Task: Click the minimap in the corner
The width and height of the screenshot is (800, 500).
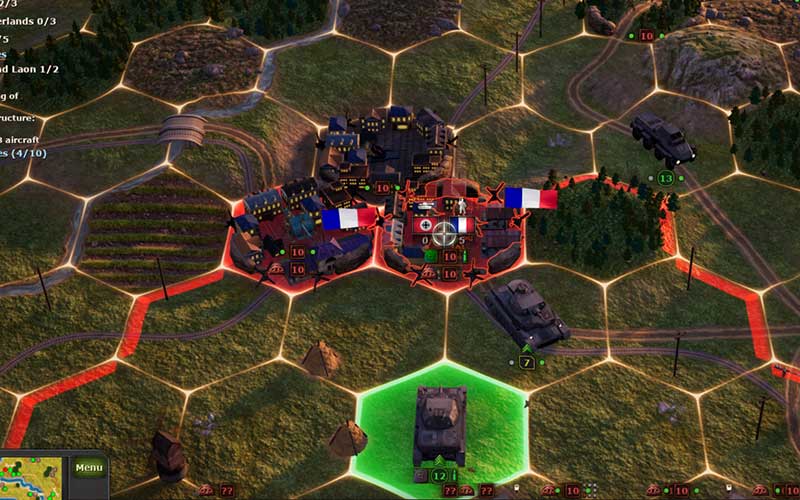Action: pyautogui.click(x=30, y=477)
